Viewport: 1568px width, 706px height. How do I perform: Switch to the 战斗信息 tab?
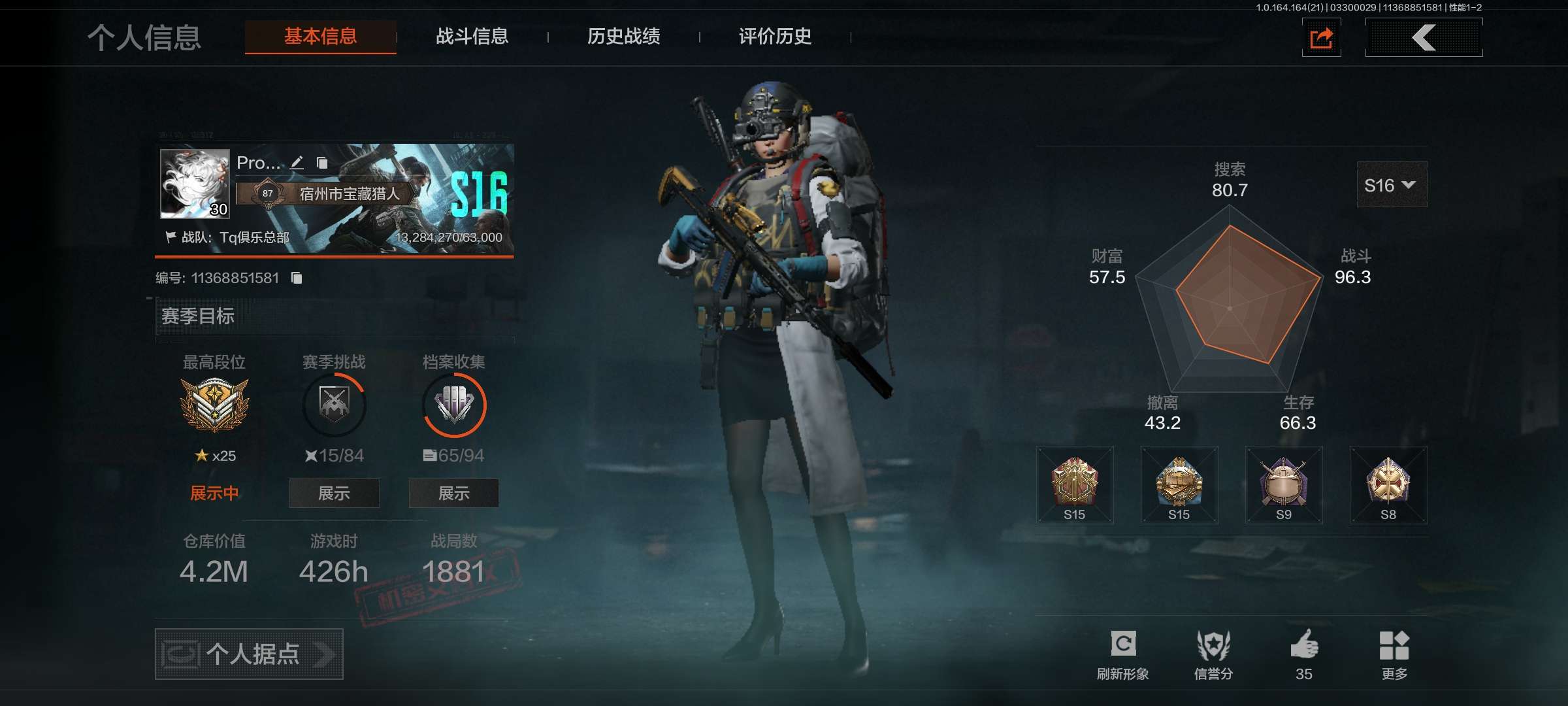pos(472,37)
